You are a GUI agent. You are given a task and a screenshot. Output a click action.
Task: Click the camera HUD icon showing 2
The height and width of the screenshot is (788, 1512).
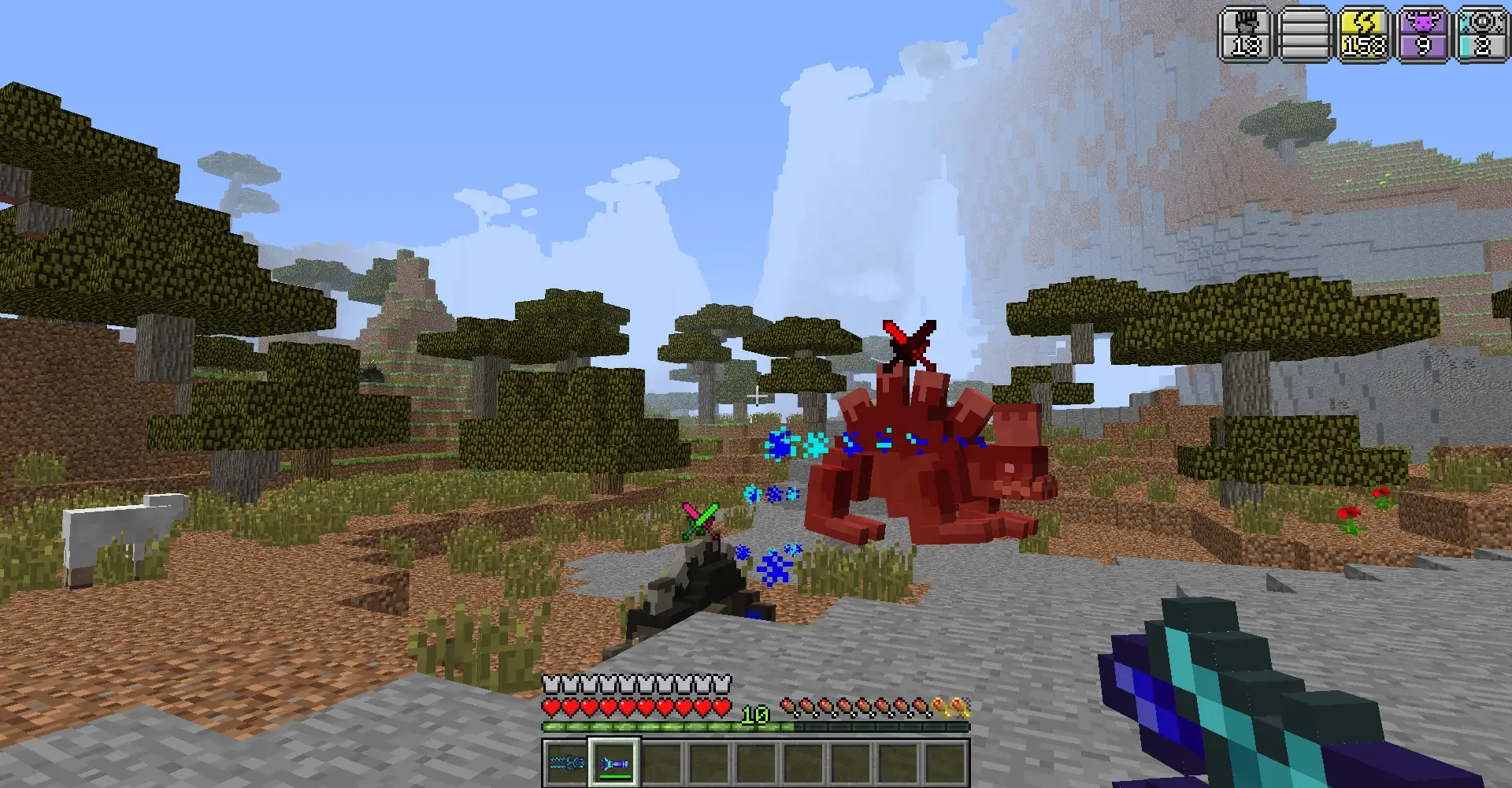[1482, 33]
